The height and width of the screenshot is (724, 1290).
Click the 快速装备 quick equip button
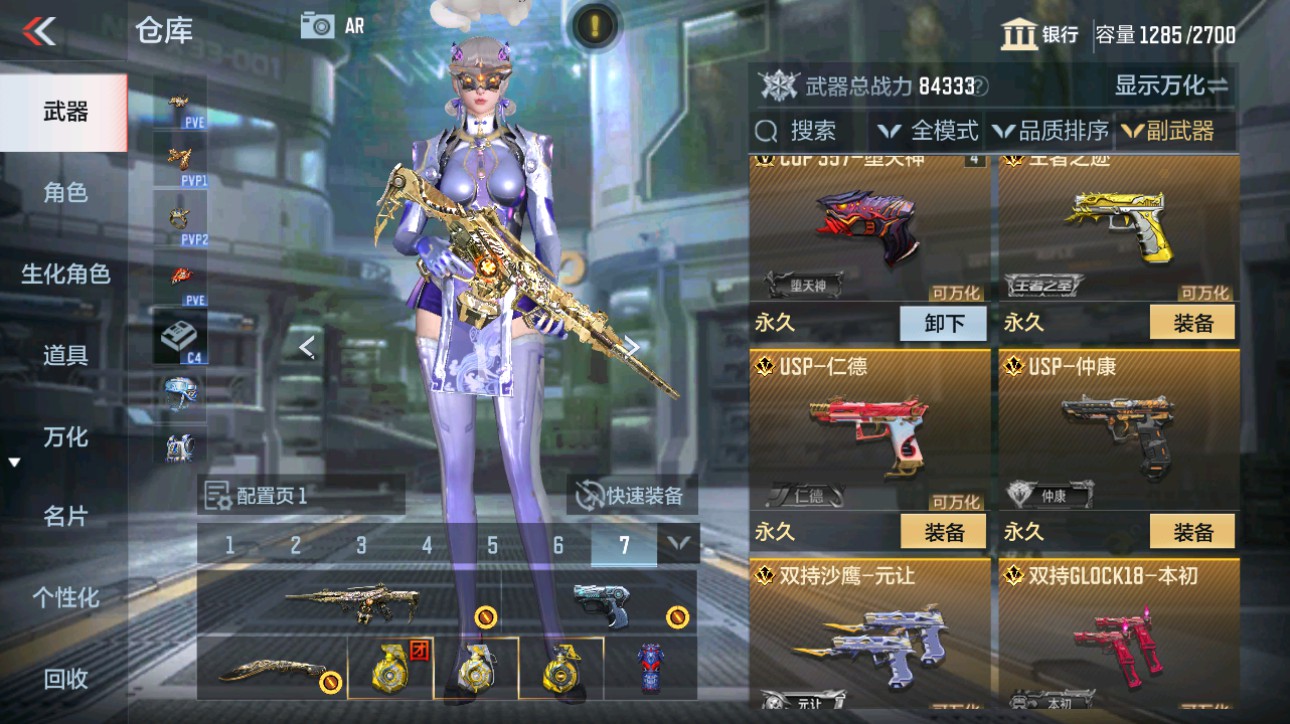point(632,497)
